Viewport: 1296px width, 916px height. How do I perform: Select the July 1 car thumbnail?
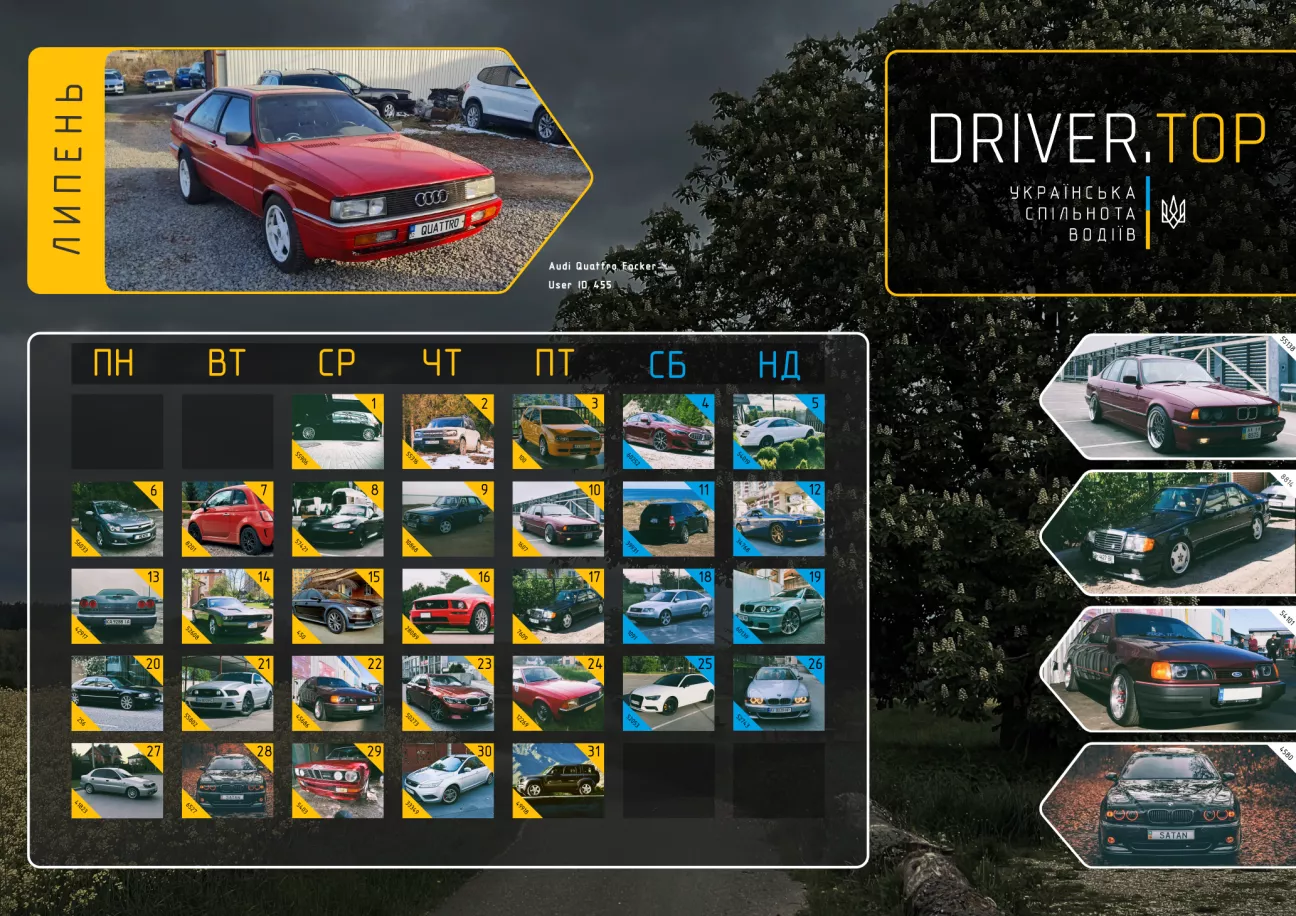pos(337,431)
